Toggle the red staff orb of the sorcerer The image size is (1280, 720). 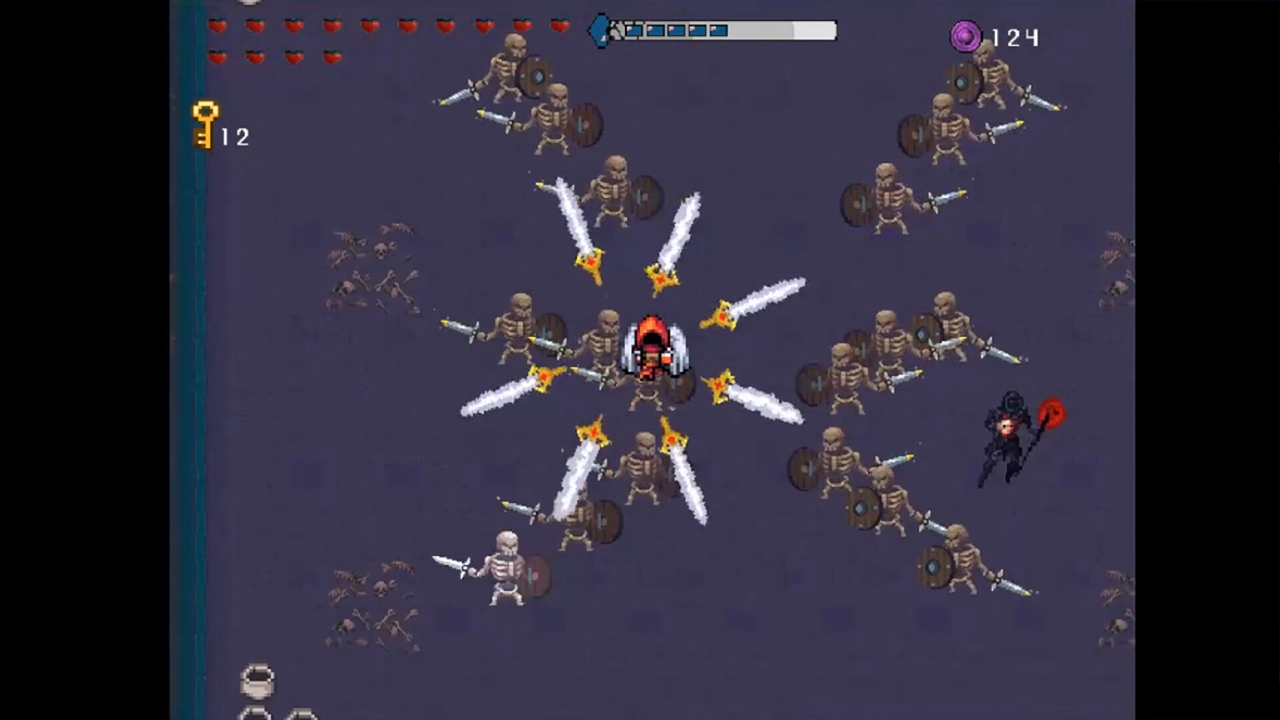click(1052, 413)
